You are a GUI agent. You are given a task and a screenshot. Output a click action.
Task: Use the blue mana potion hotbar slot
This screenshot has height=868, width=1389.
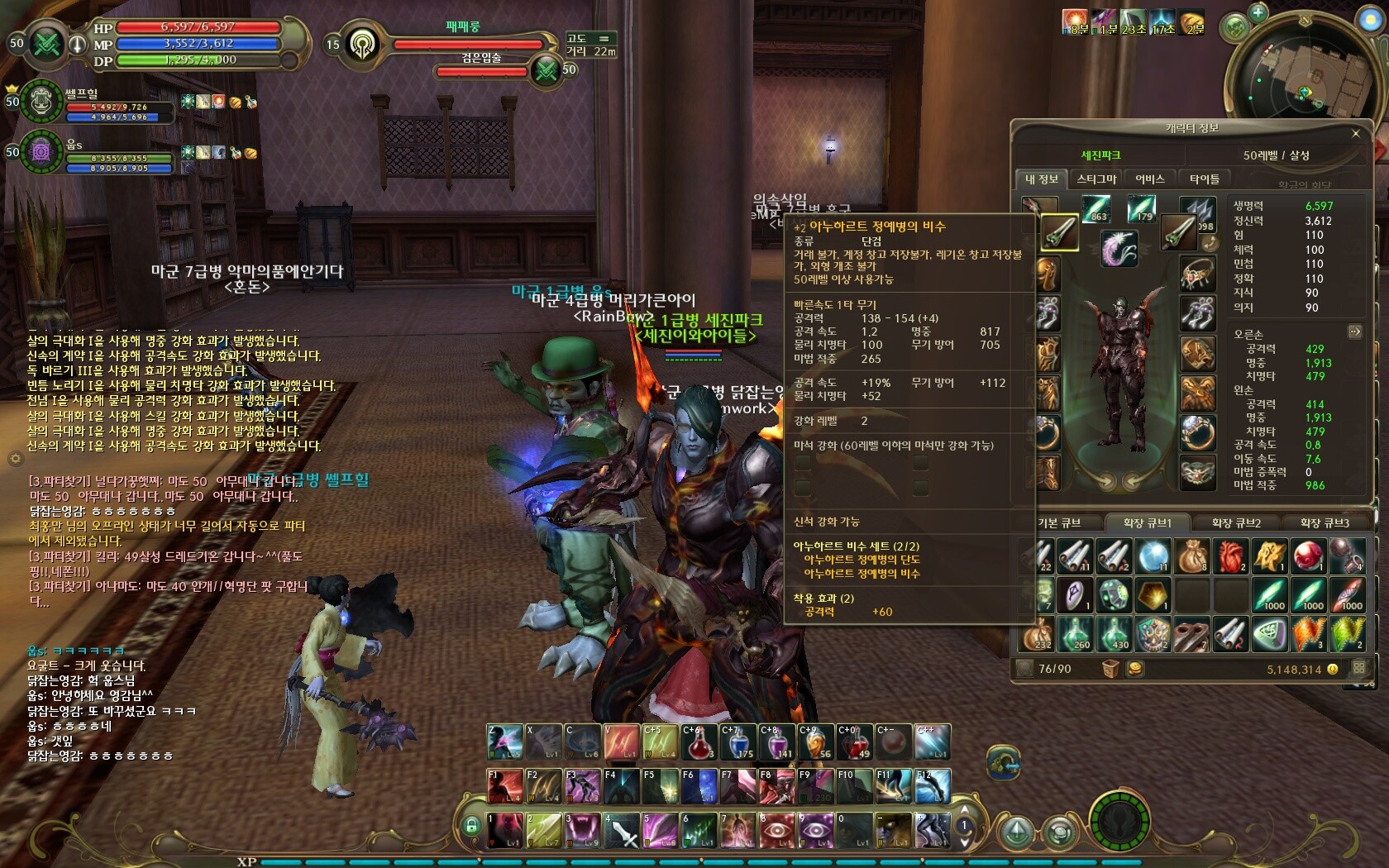[x=737, y=742]
